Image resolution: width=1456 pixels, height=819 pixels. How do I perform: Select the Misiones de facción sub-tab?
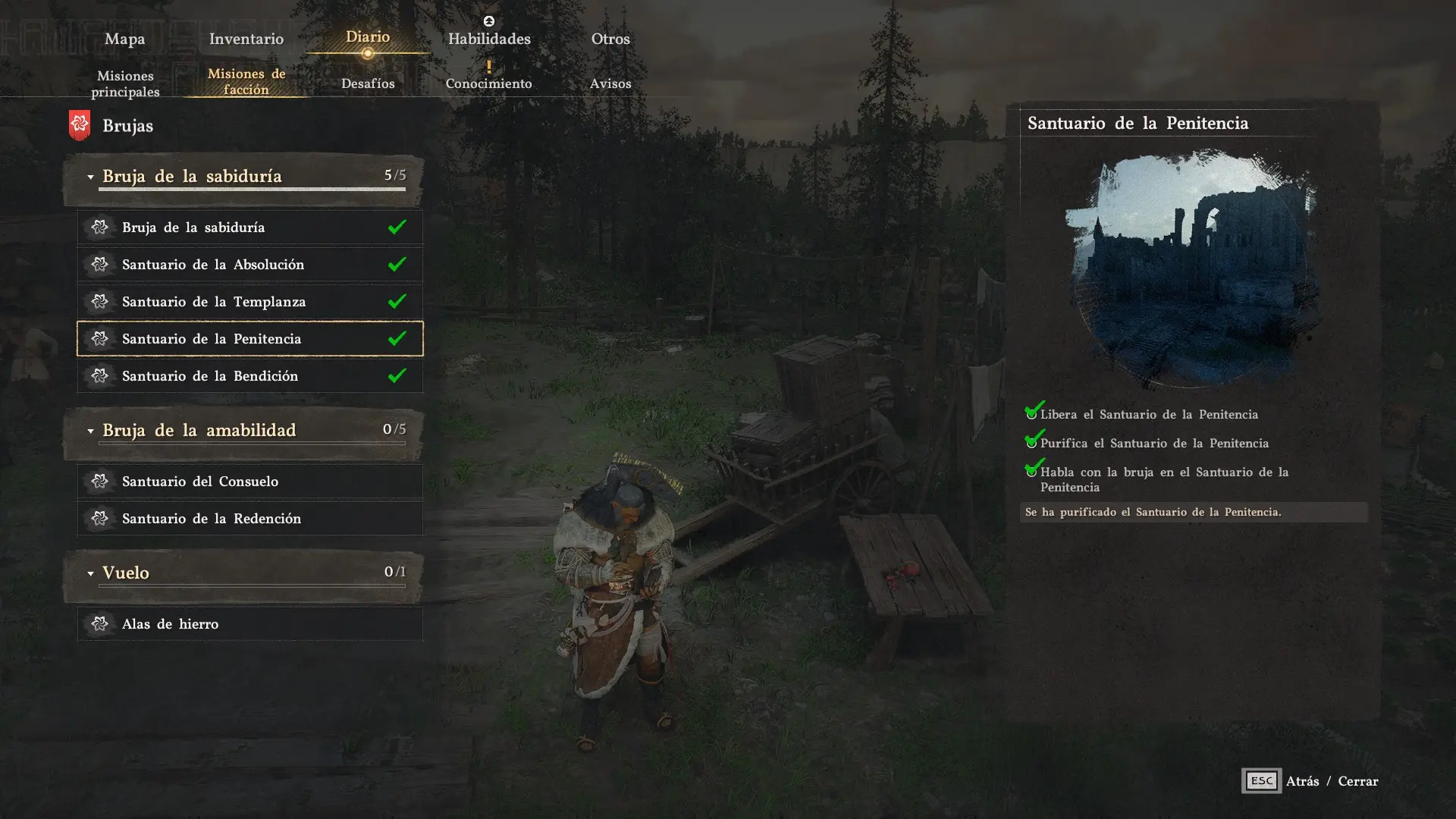click(246, 81)
